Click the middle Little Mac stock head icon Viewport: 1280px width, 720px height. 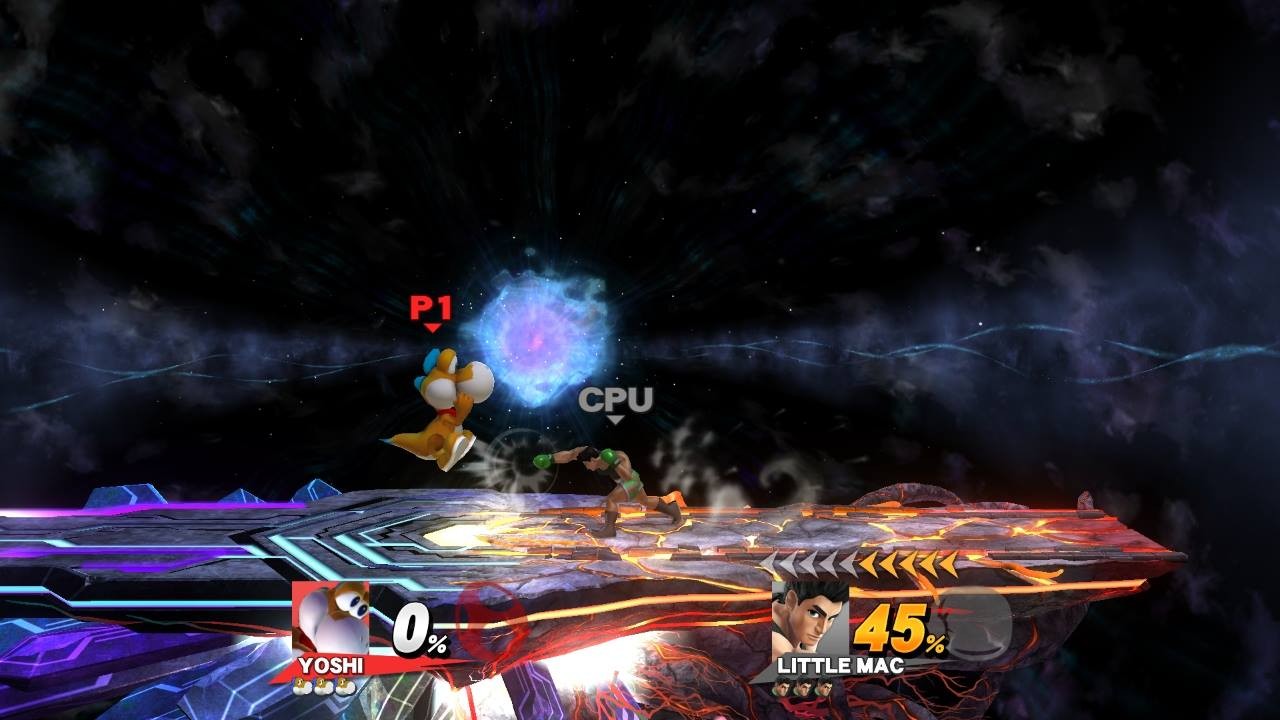click(x=805, y=688)
